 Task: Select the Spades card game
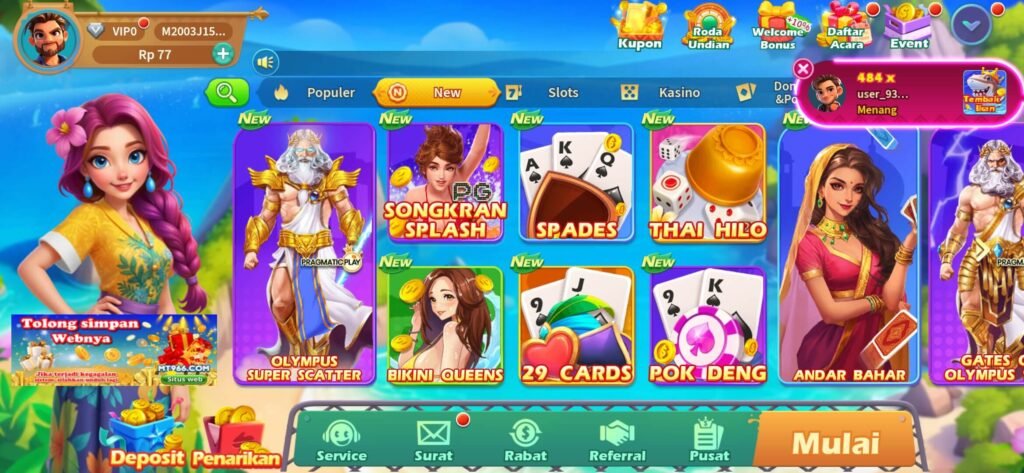(x=576, y=184)
